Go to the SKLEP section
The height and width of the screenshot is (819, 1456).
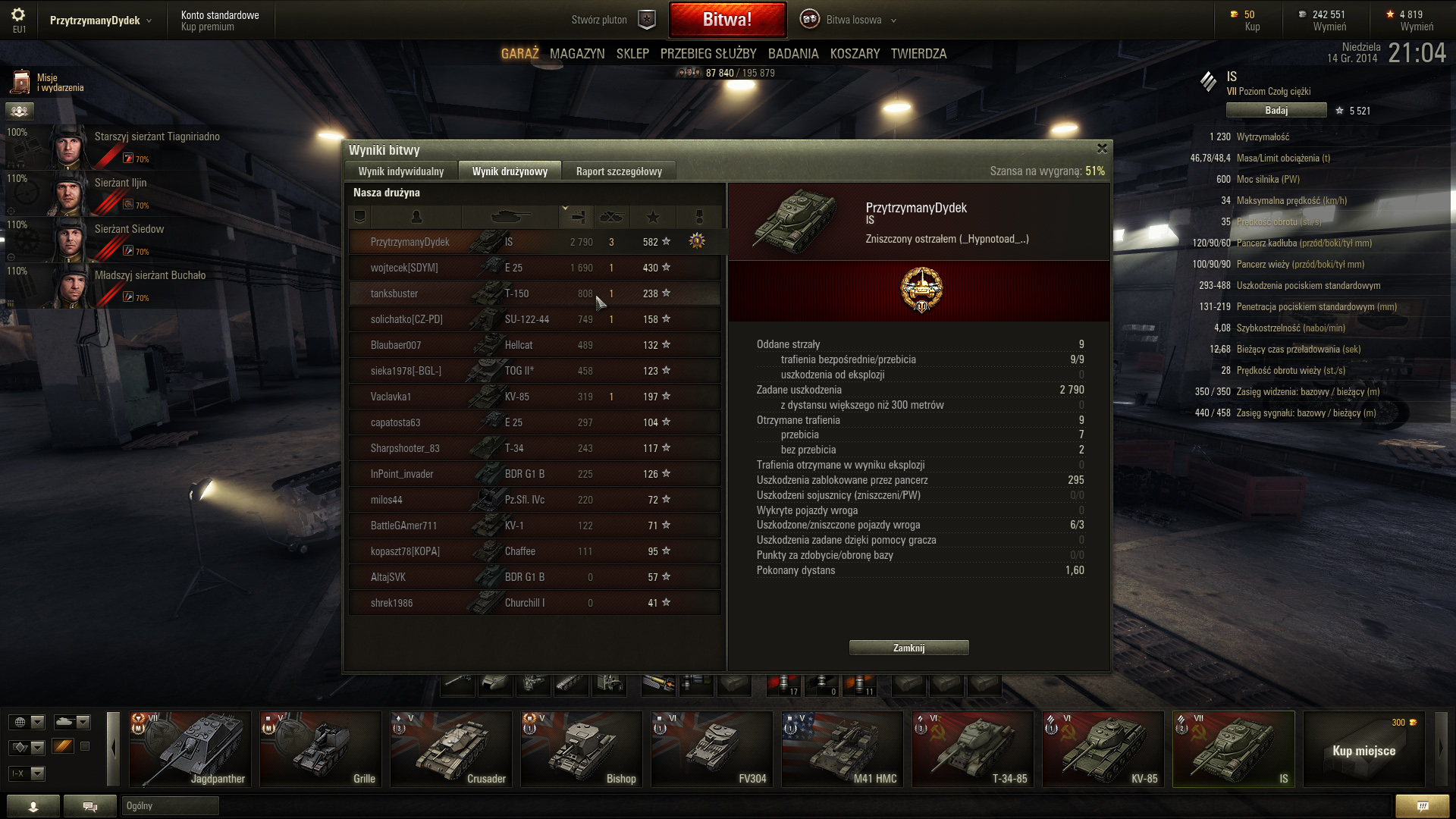[632, 54]
